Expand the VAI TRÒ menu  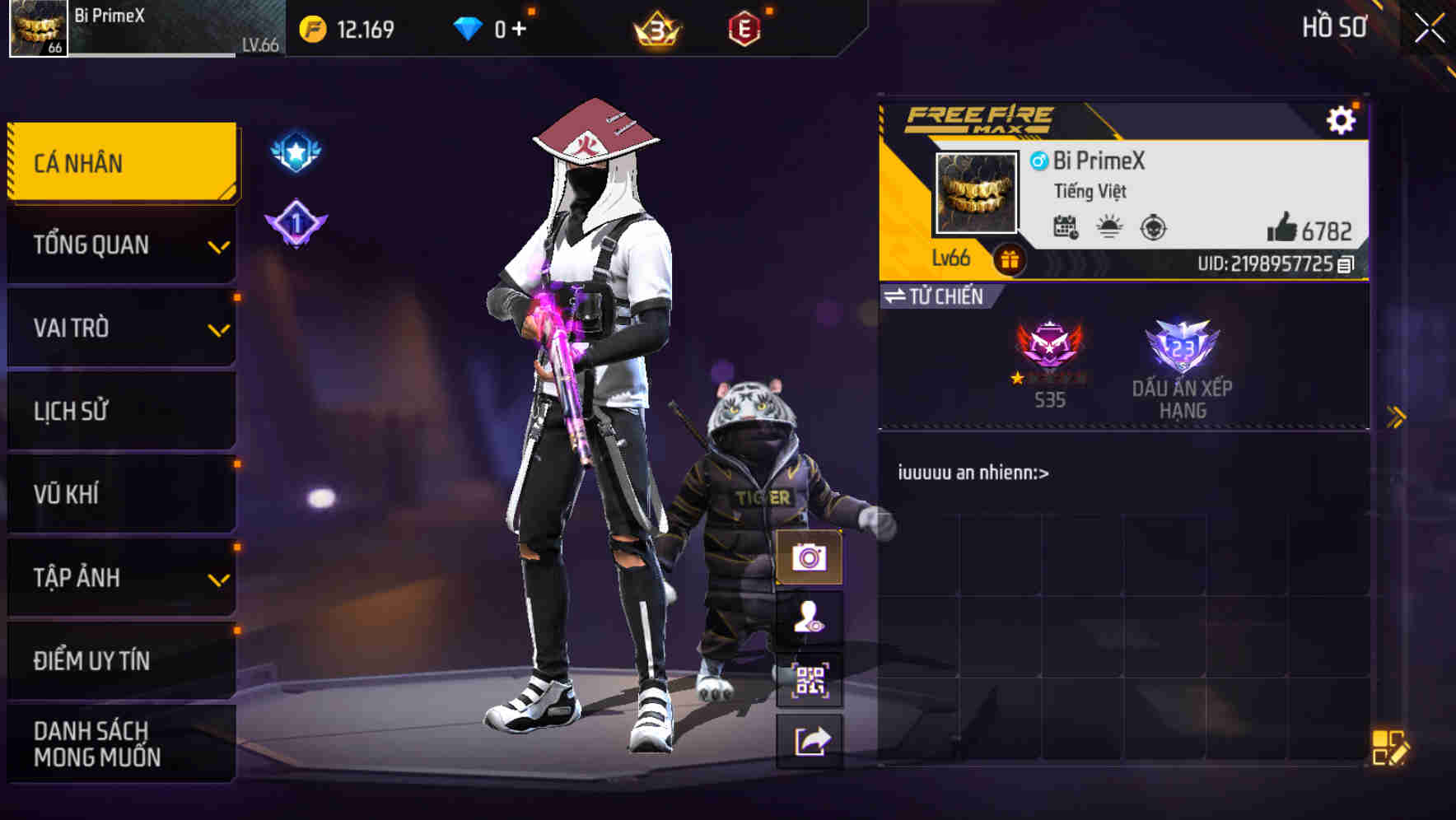pos(119,328)
